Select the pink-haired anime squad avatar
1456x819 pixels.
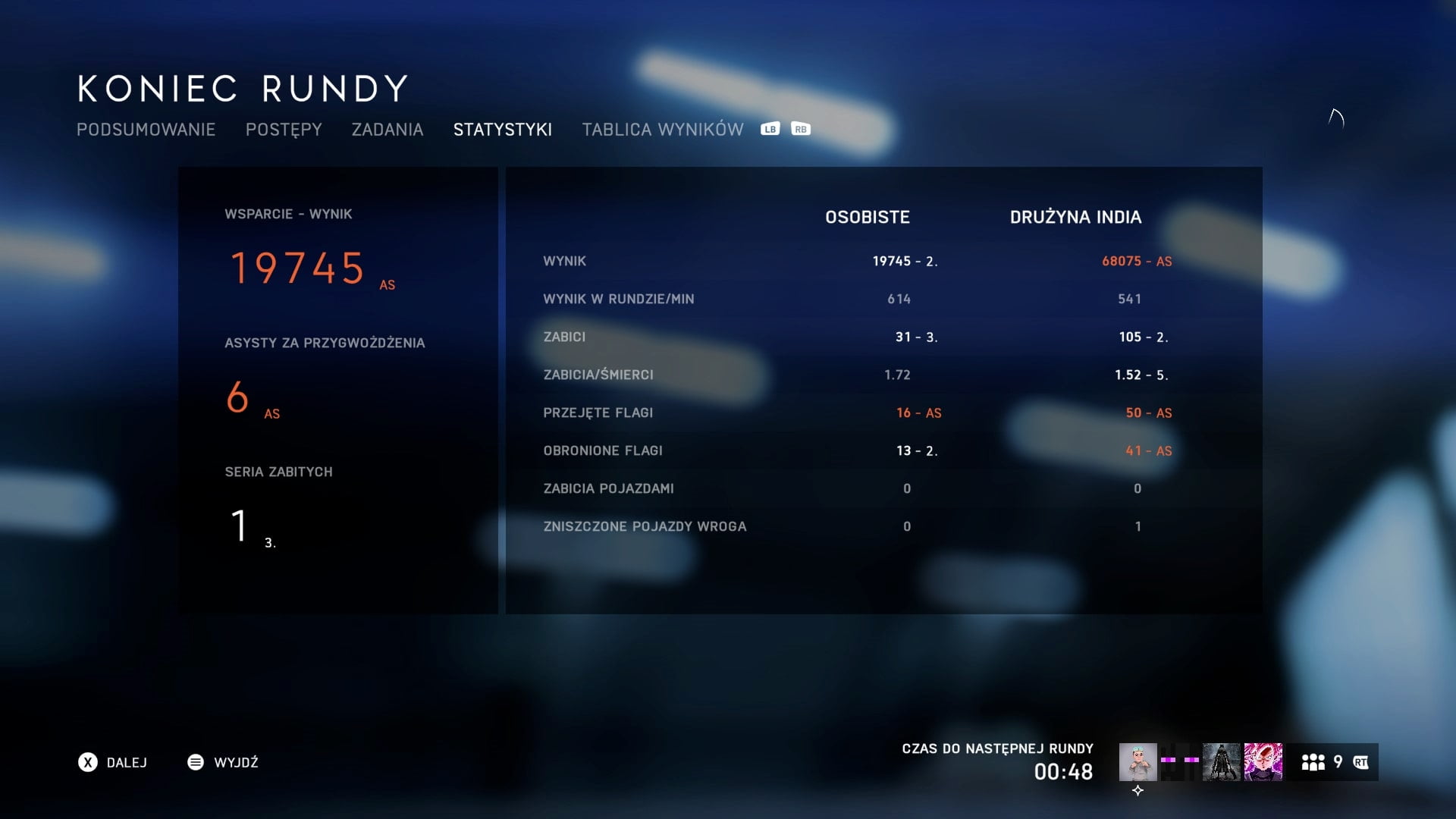(1263, 762)
